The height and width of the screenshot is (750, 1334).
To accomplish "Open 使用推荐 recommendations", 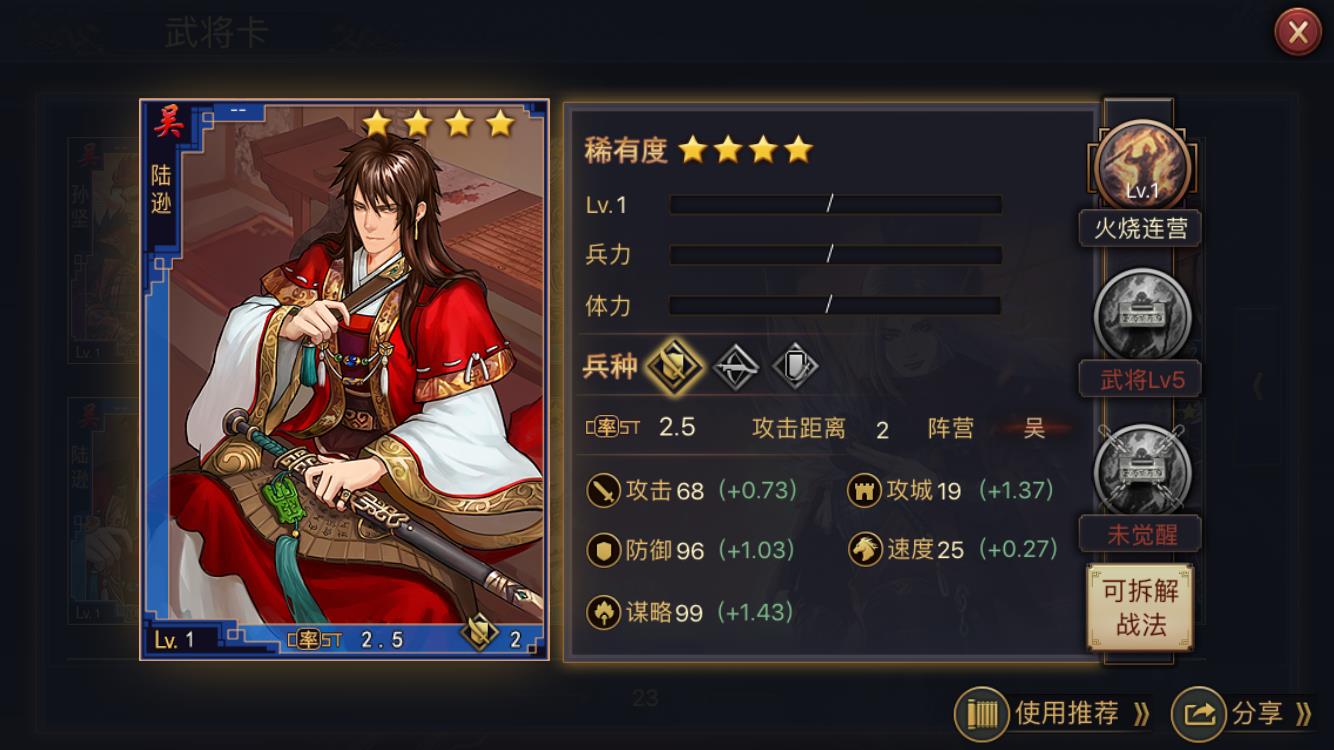I will [1053, 713].
